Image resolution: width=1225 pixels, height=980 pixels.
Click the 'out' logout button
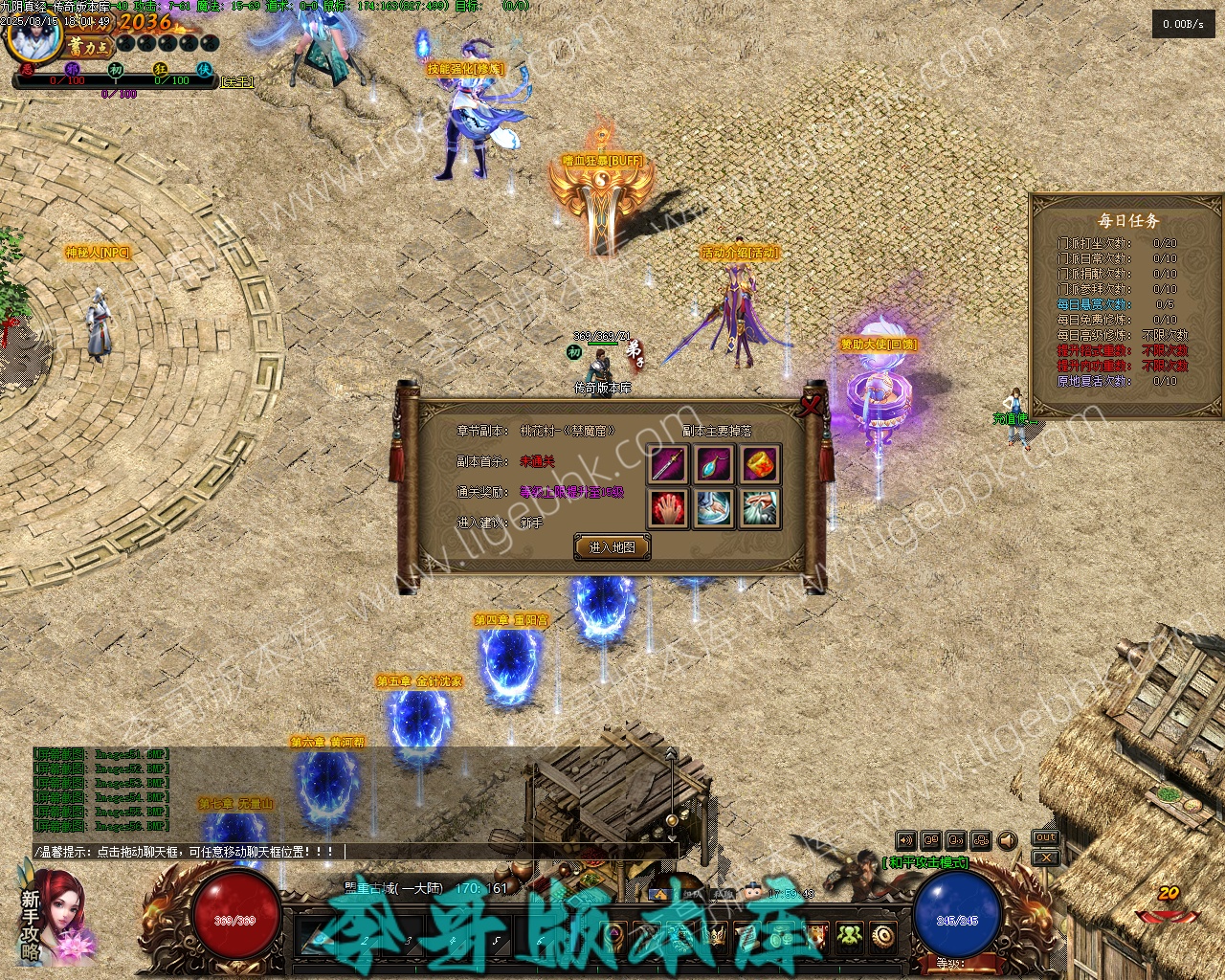pyautogui.click(x=1045, y=838)
